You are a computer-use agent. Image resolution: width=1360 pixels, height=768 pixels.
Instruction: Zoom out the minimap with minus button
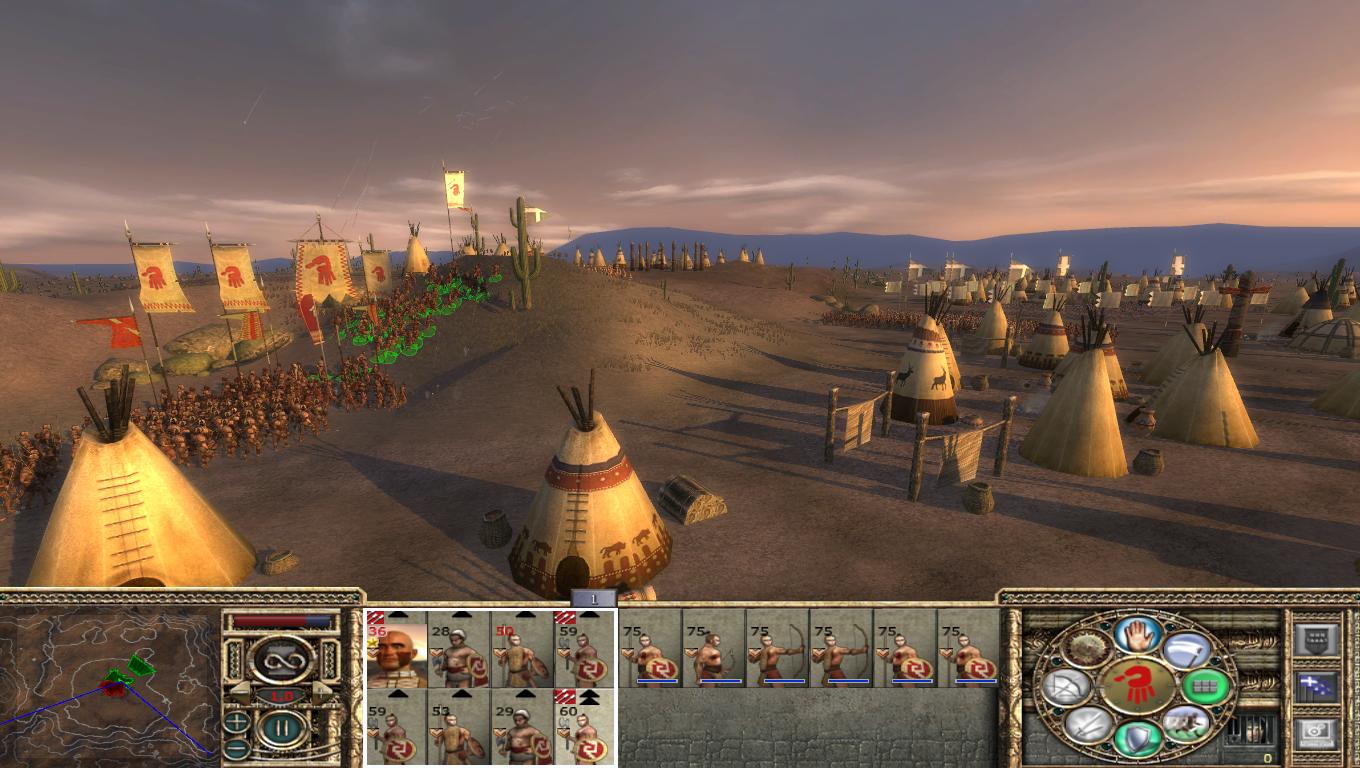click(237, 747)
